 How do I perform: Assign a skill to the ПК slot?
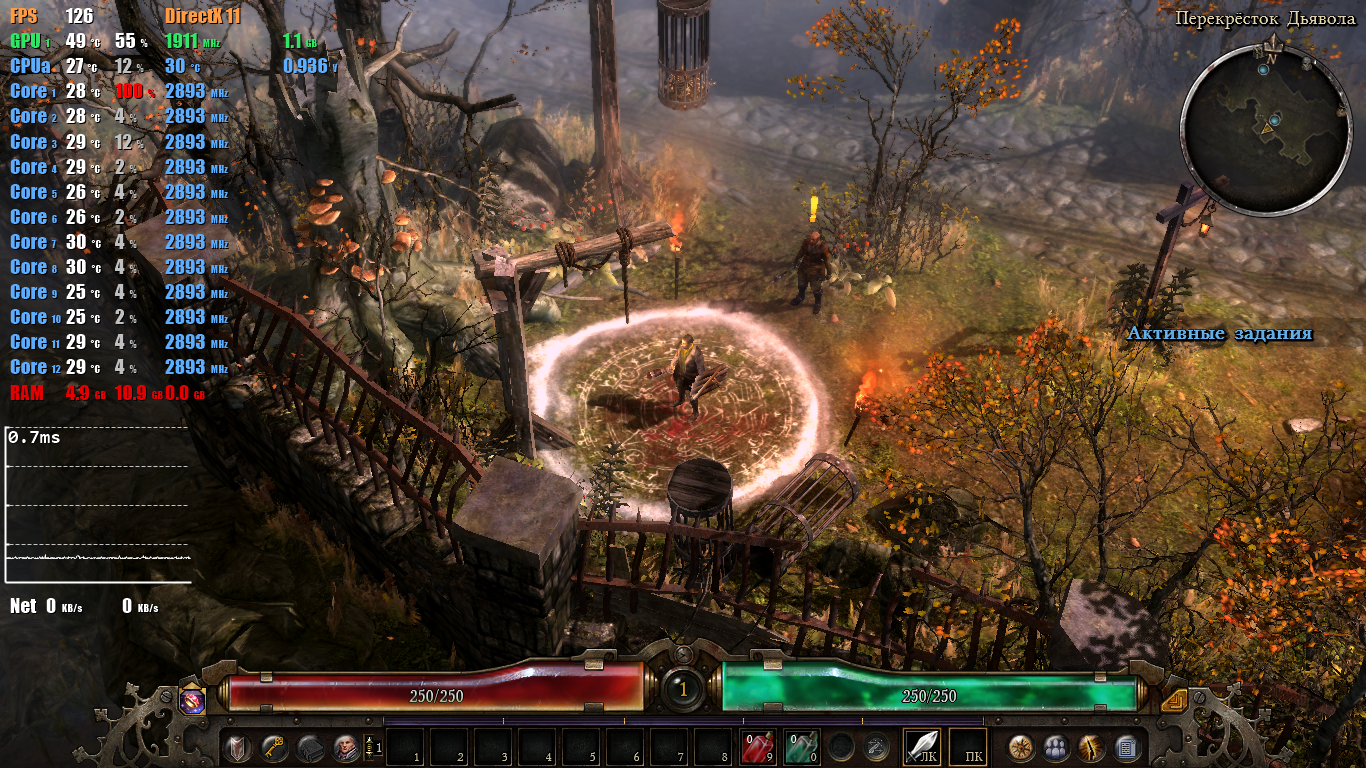pos(967,746)
